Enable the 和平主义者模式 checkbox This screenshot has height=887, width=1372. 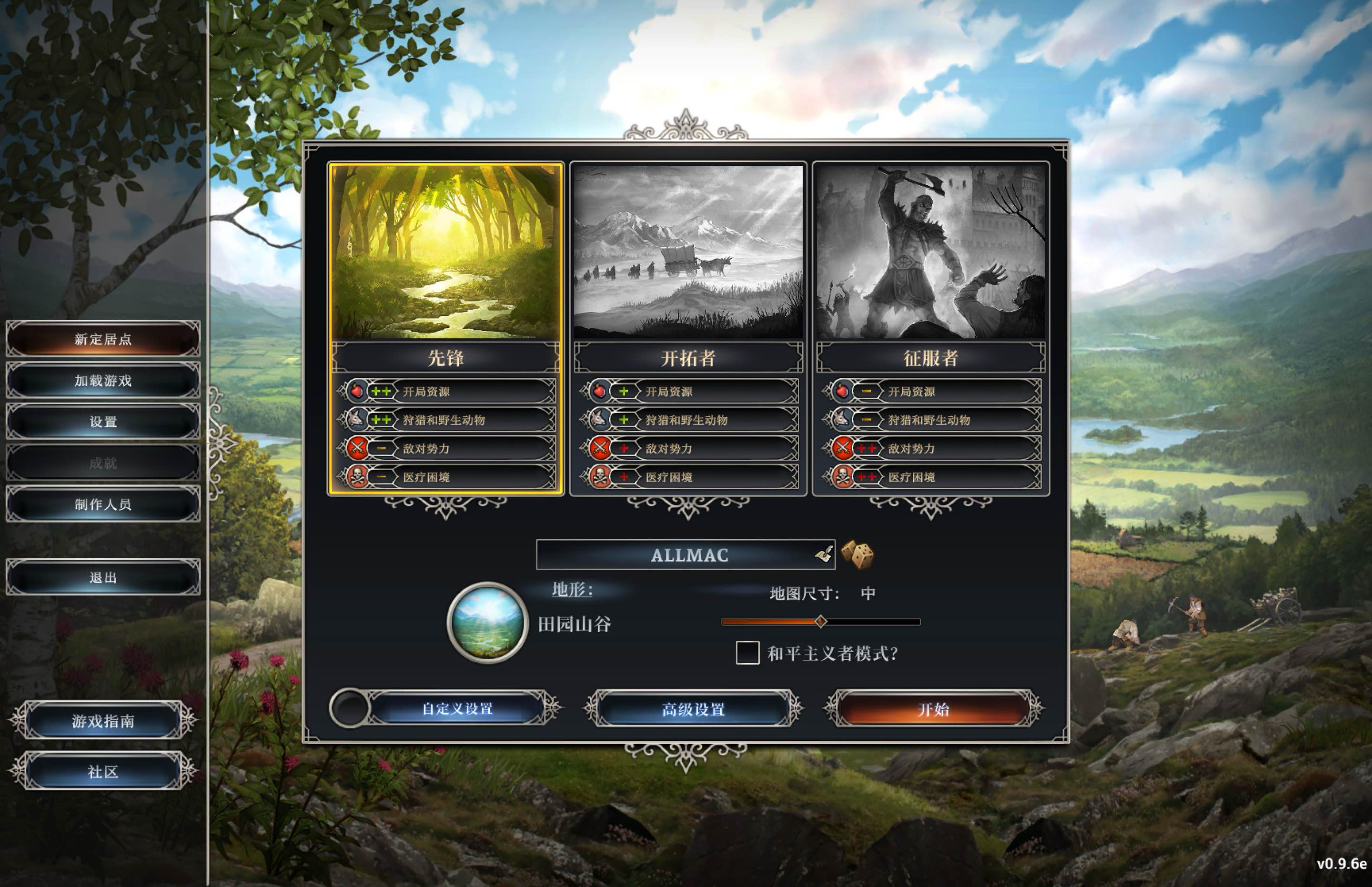pyautogui.click(x=747, y=654)
